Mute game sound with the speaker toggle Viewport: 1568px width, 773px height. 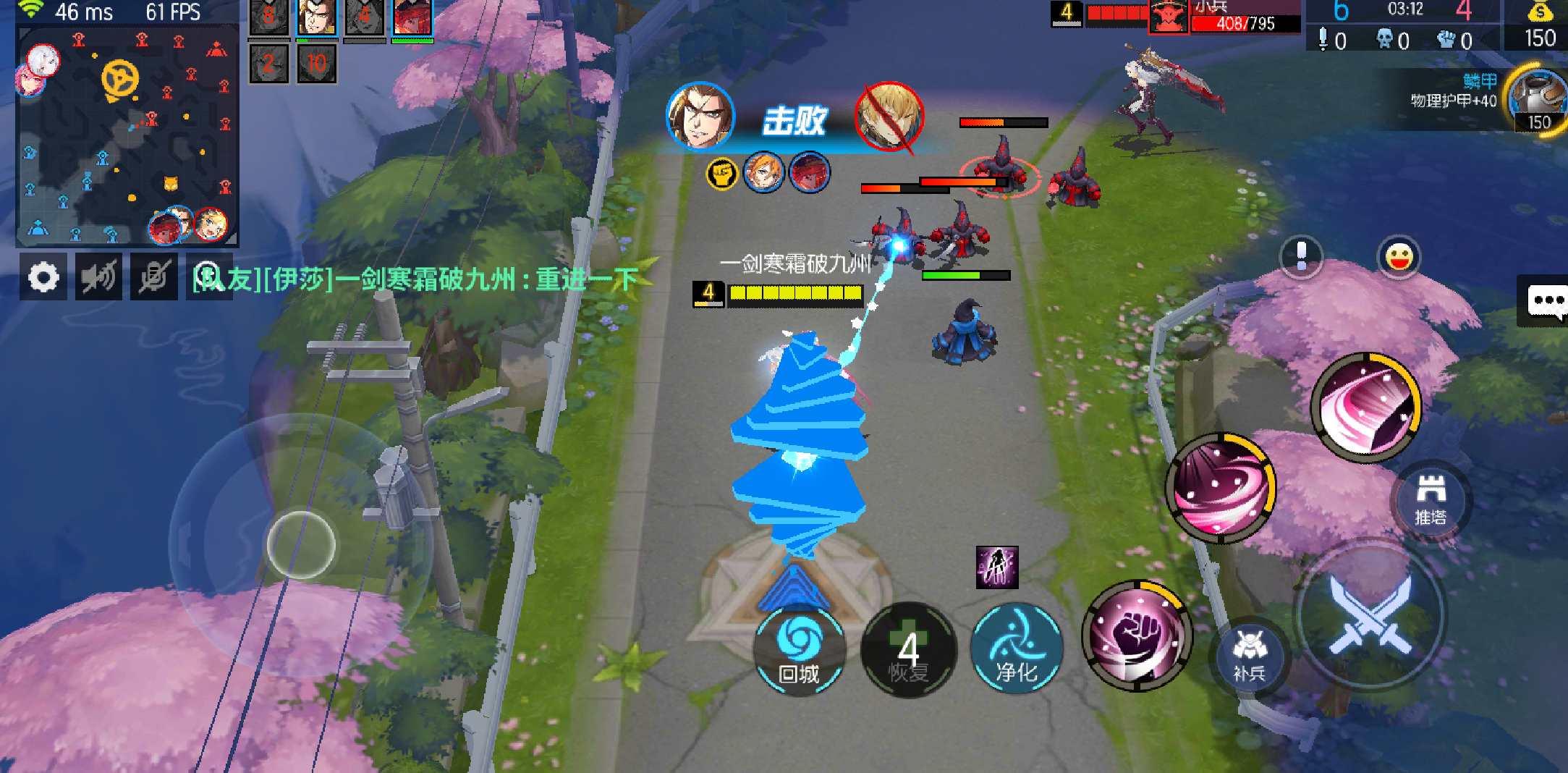pyautogui.click(x=99, y=276)
